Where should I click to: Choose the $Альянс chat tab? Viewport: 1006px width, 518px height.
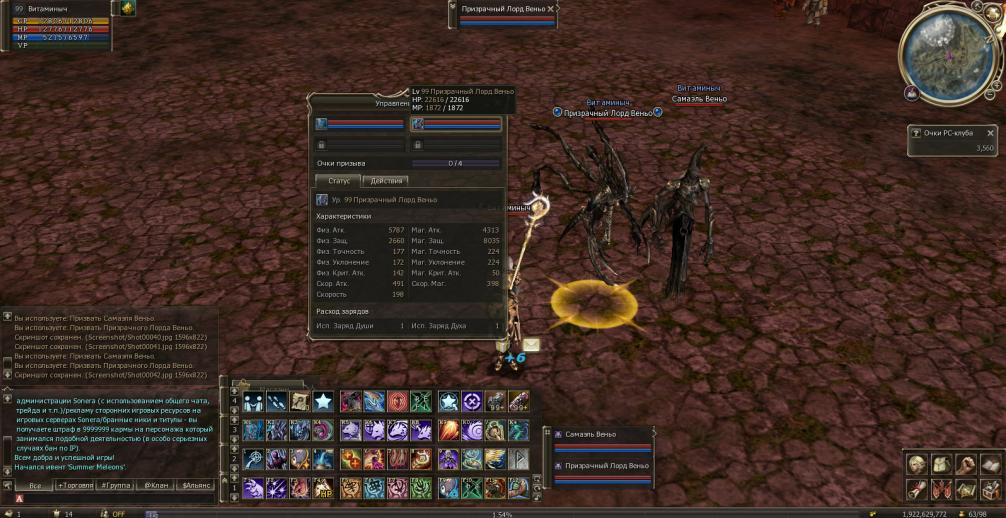(x=195, y=485)
